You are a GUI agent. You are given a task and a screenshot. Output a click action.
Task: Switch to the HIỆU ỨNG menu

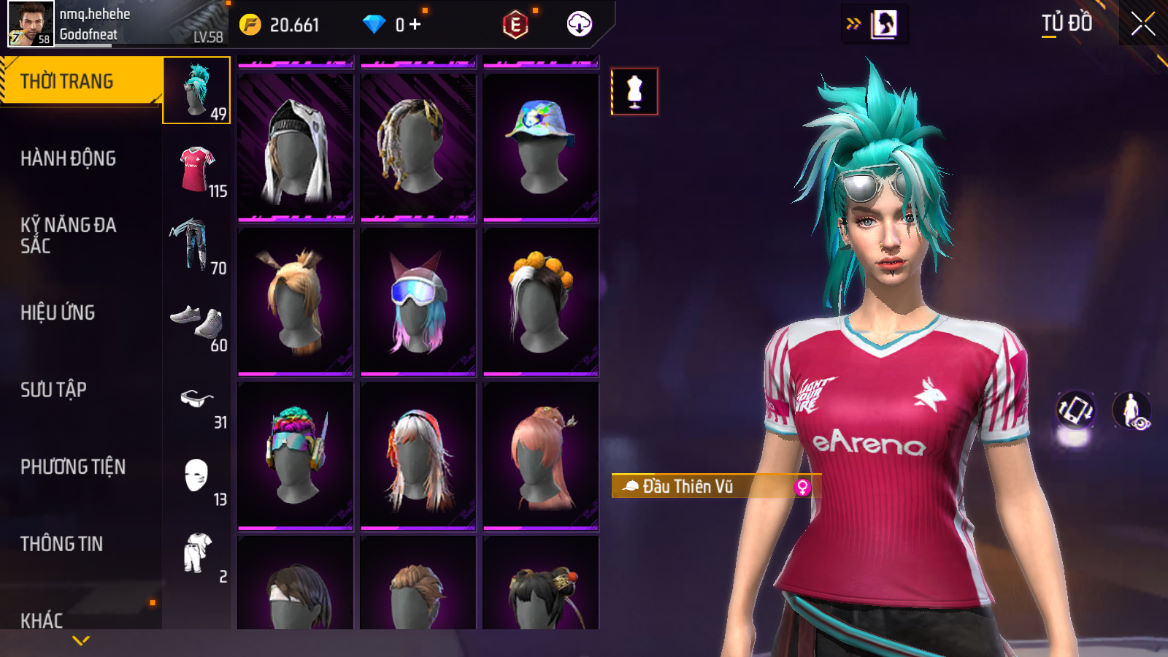[x=58, y=313]
